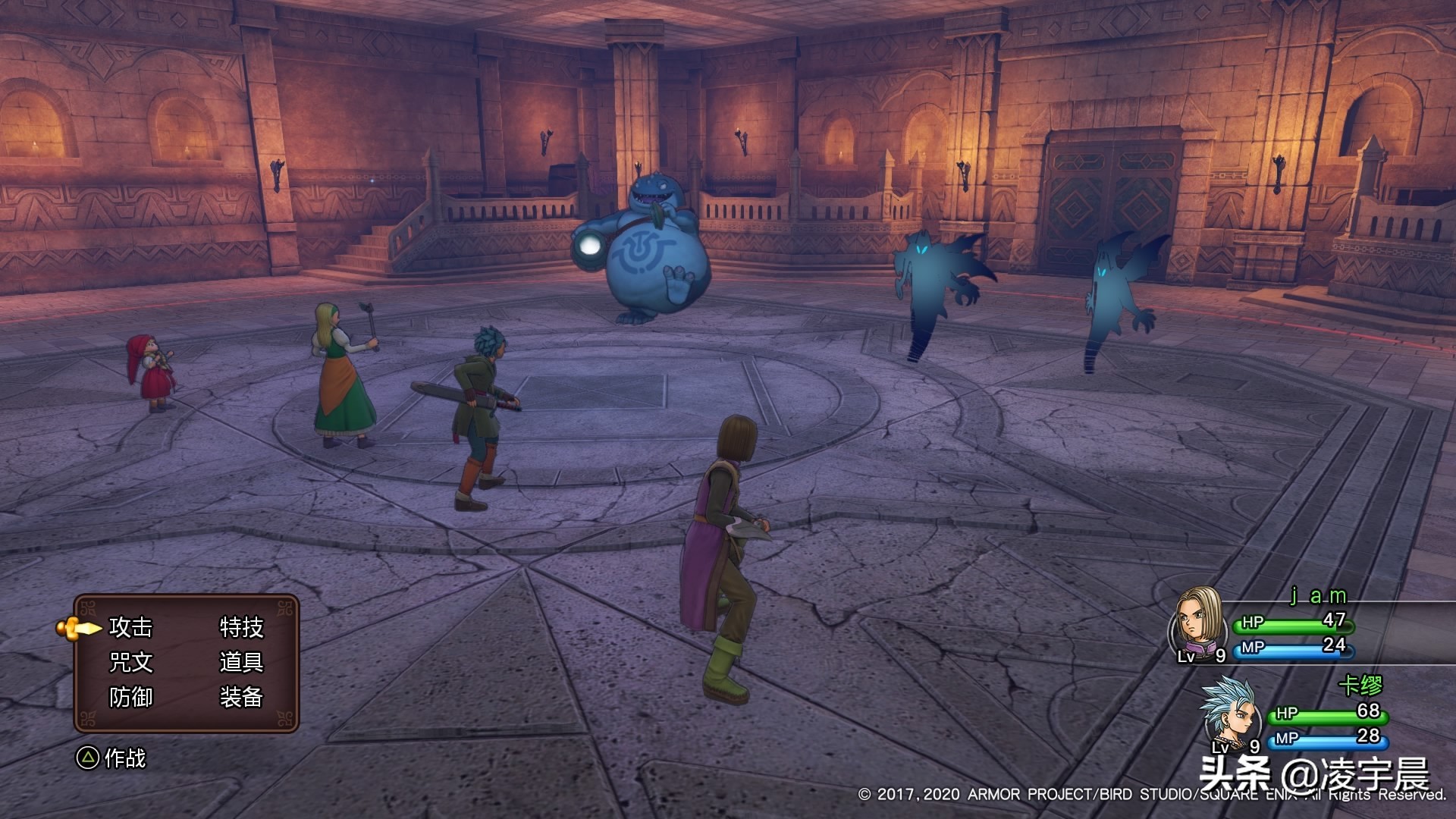Open the 装备 (Equipment) menu

[x=241, y=697]
